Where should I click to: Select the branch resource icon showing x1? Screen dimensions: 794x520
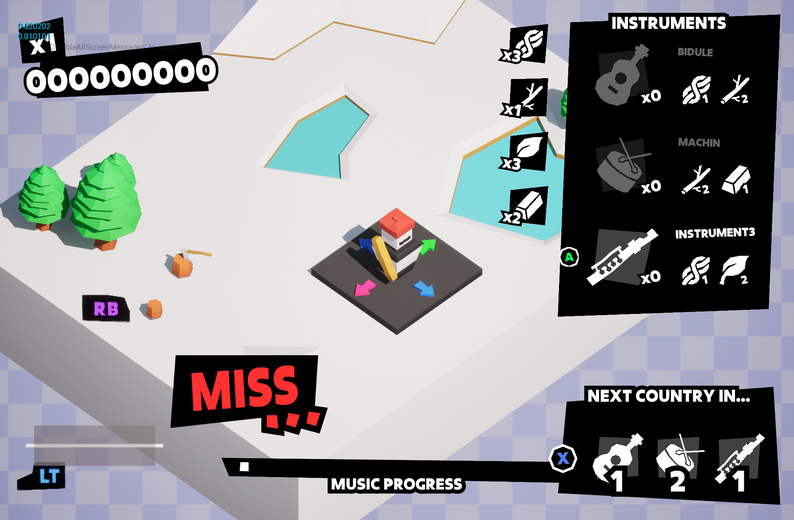coord(532,98)
